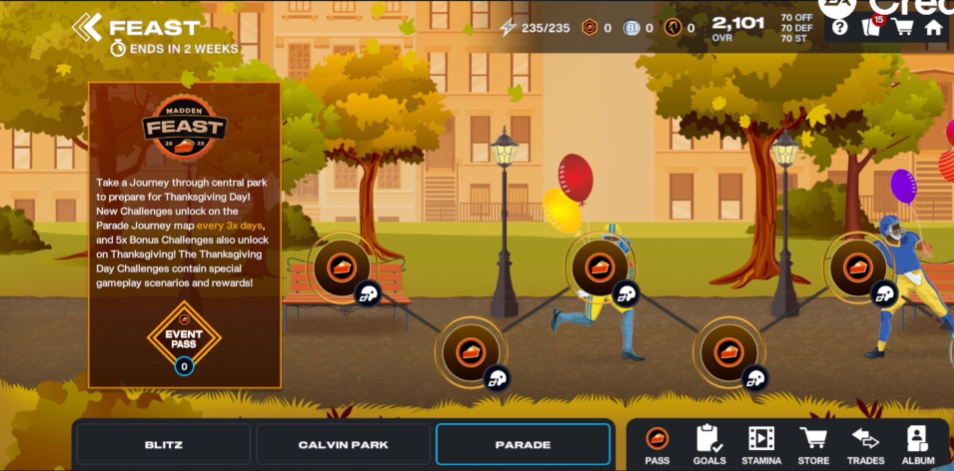Screen dimensions: 954x471
Task: Open the Stamina menu
Action: (761, 445)
